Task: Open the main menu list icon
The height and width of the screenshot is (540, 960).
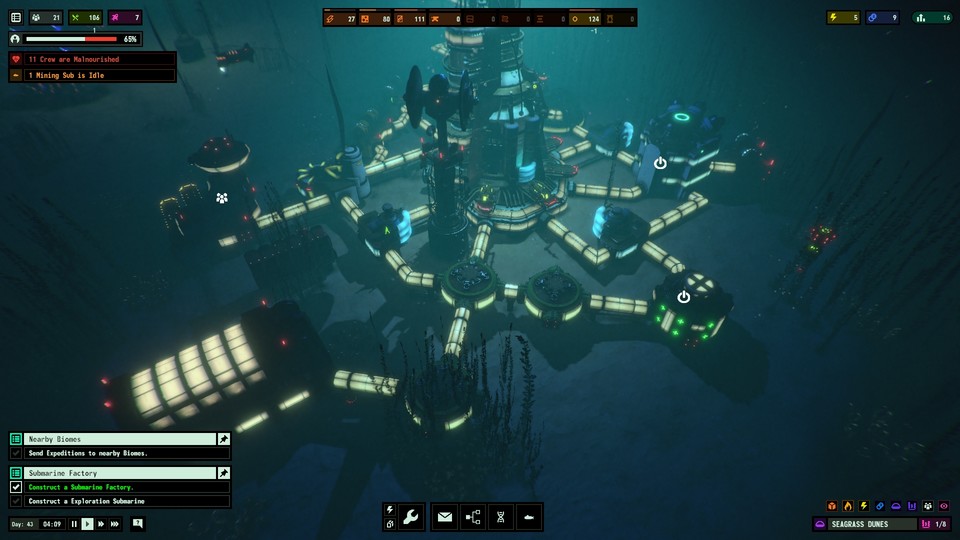Action: pos(16,17)
